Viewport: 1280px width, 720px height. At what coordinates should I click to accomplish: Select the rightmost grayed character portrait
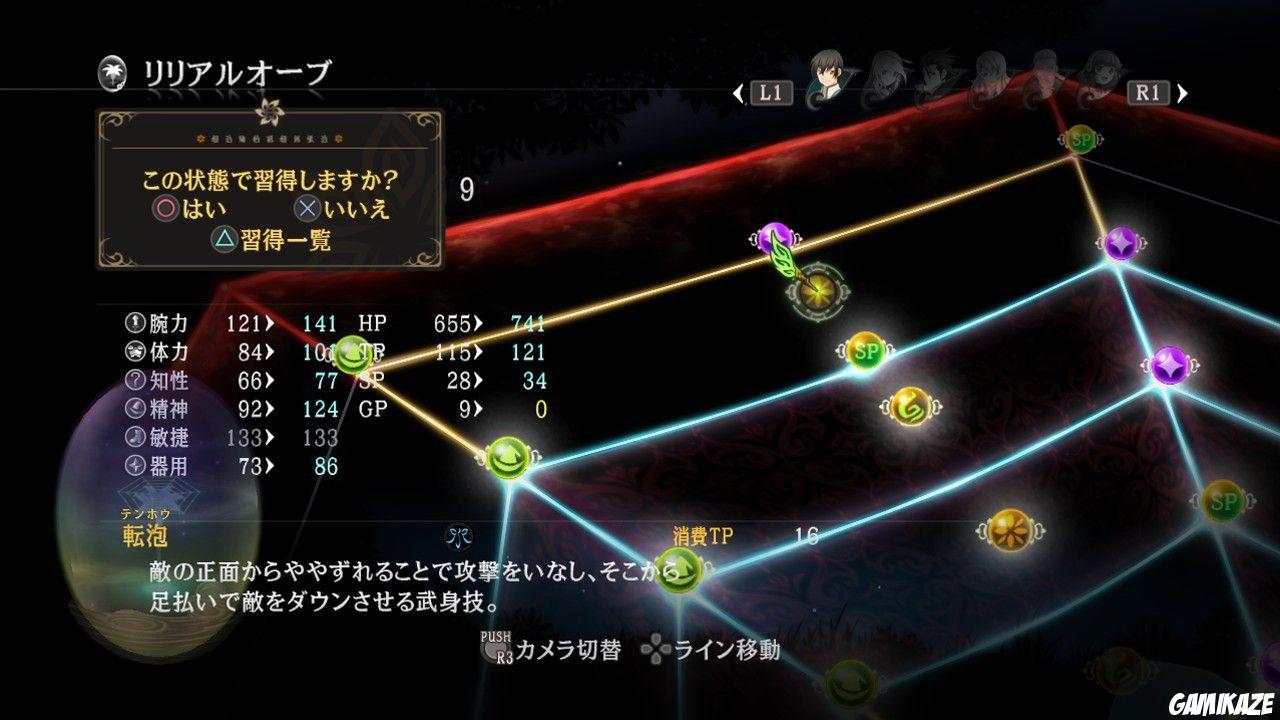point(1100,70)
